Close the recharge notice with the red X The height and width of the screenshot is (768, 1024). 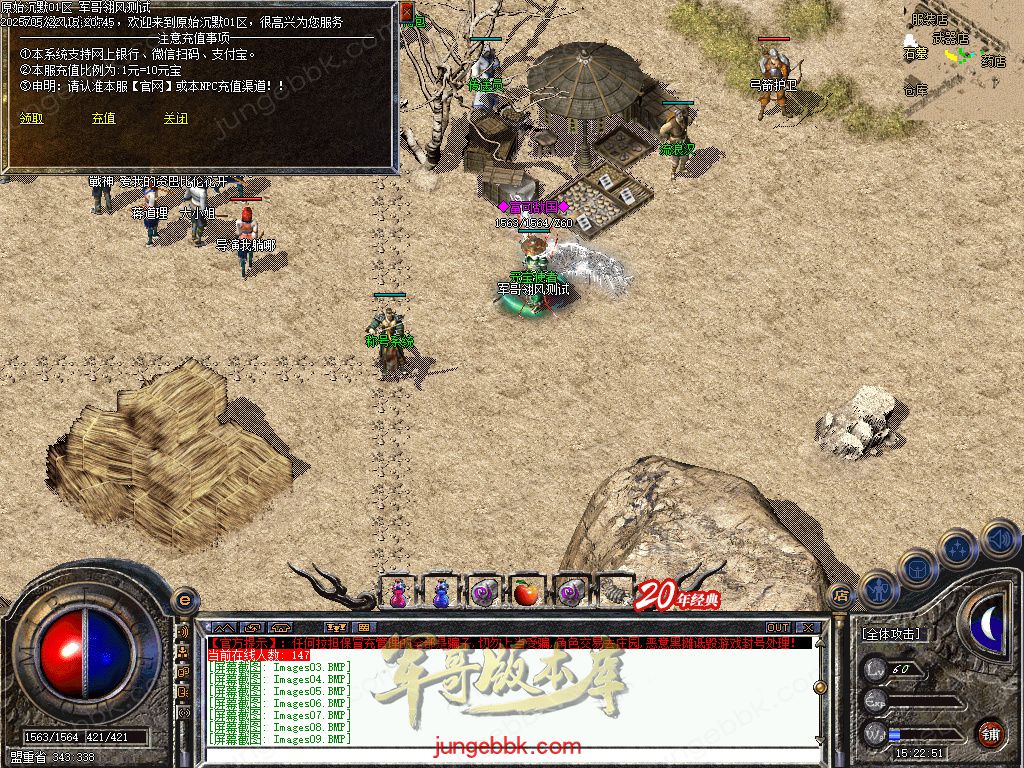point(406,12)
